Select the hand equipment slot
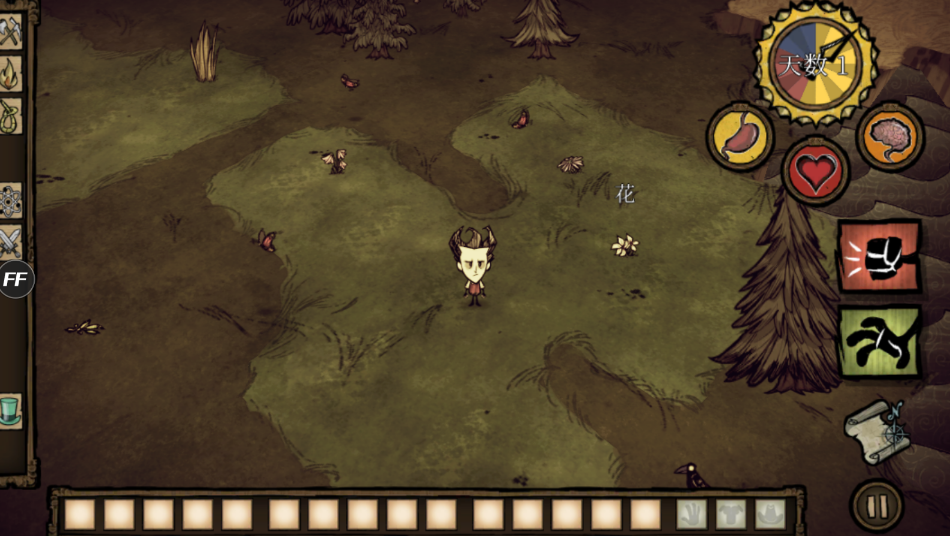Viewport: 950px width, 536px height. [691, 514]
